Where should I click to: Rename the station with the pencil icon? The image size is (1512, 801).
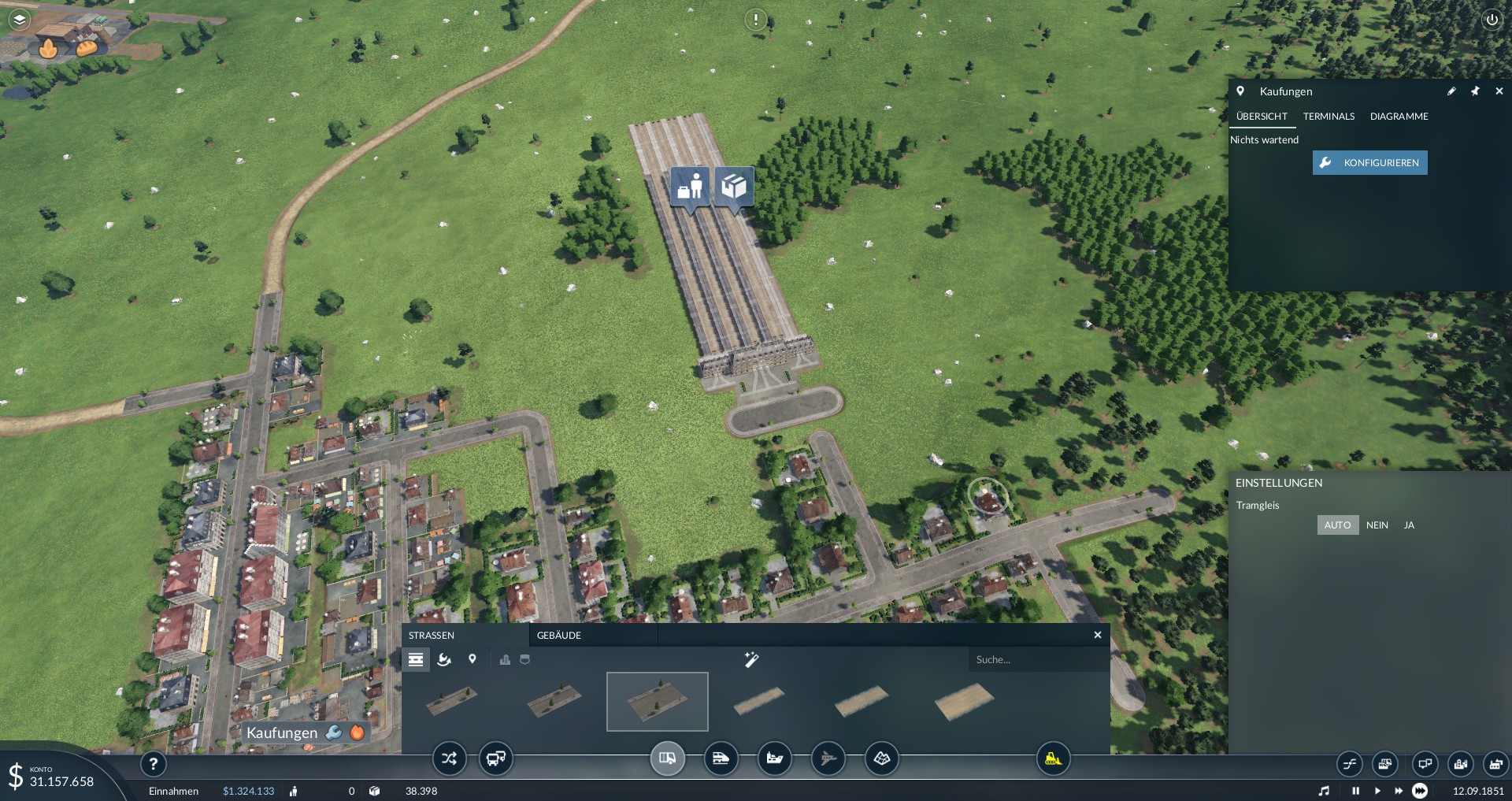(1451, 91)
